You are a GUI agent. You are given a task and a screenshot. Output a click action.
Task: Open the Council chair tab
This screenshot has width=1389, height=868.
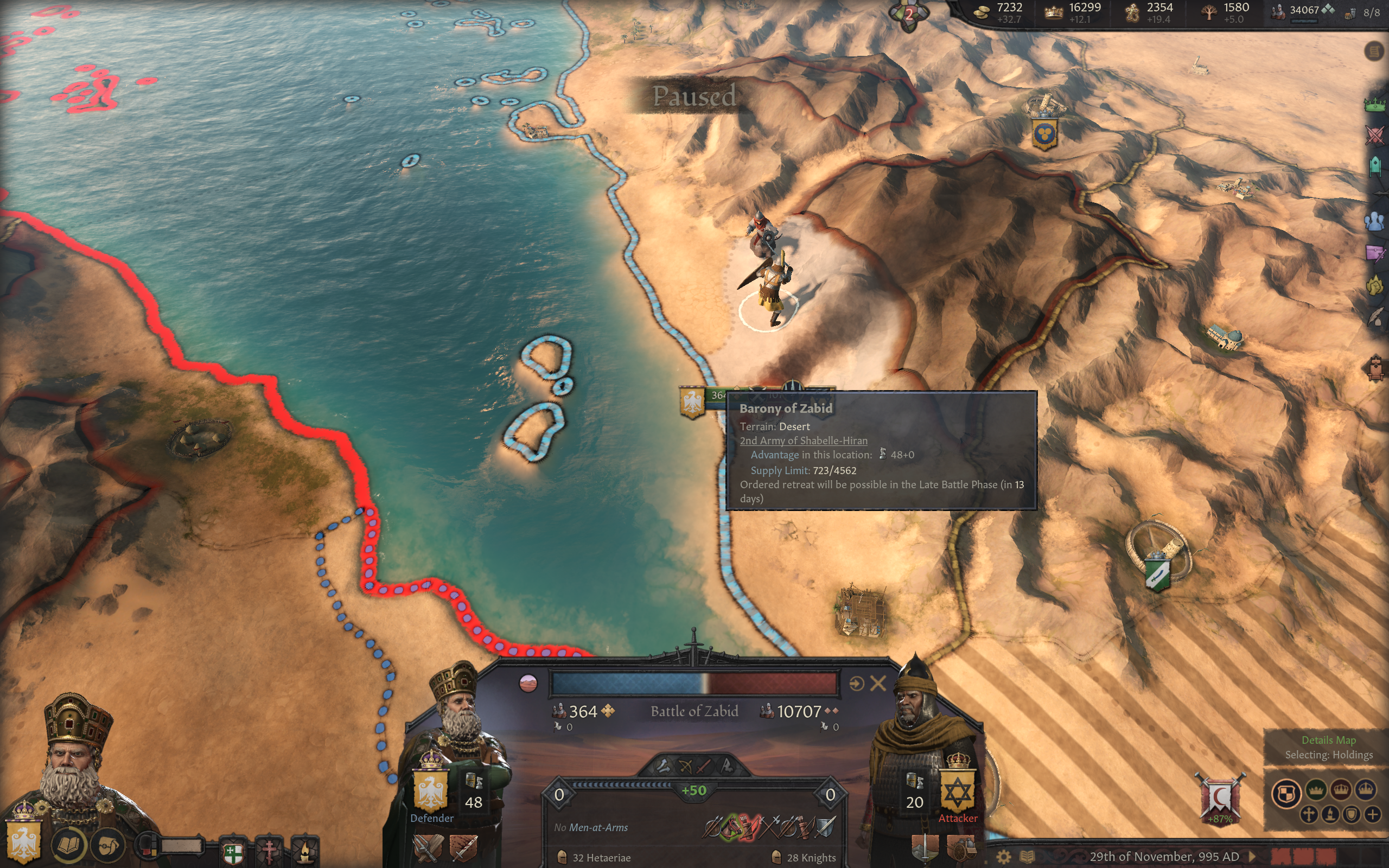(x=1375, y=167)
